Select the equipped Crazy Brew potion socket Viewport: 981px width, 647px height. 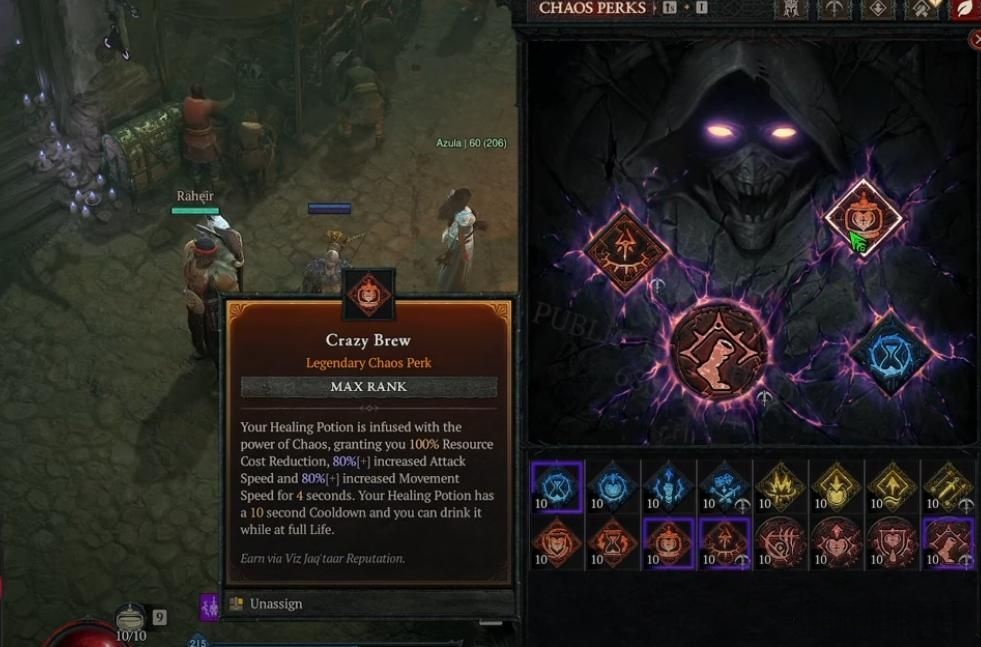(862, 218)
